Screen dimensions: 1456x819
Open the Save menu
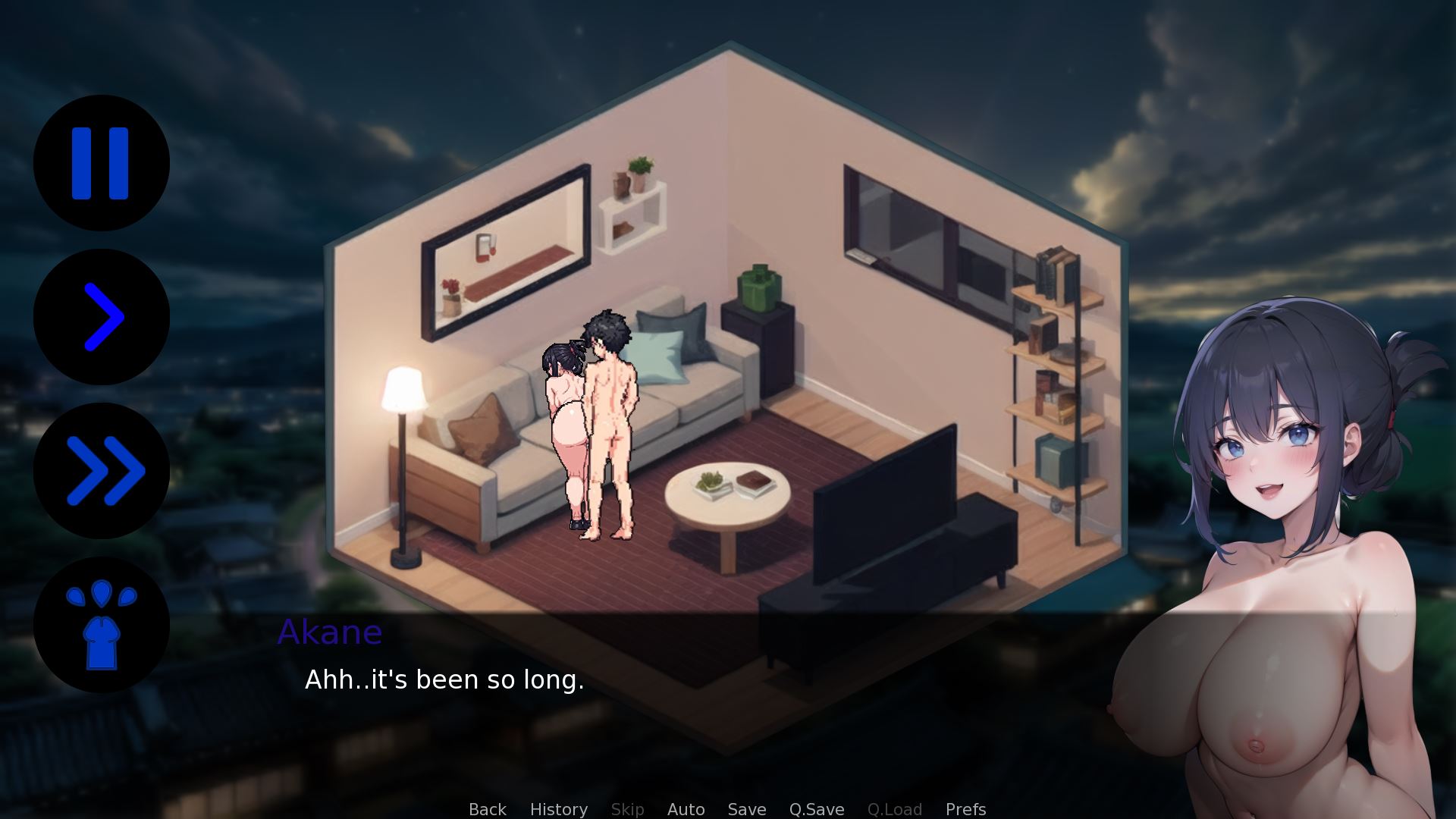point(746,809)
